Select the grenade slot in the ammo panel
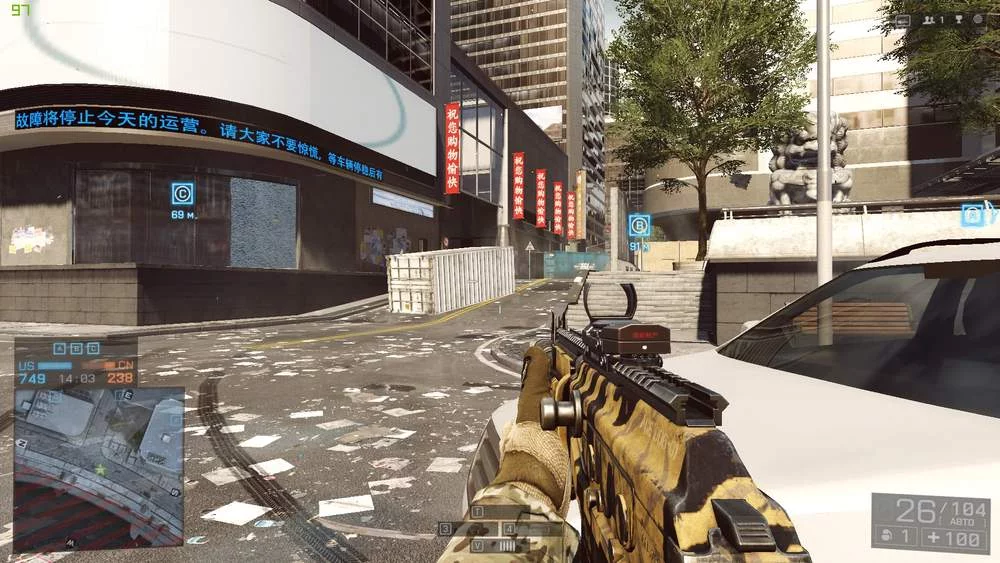 point(892,537)
